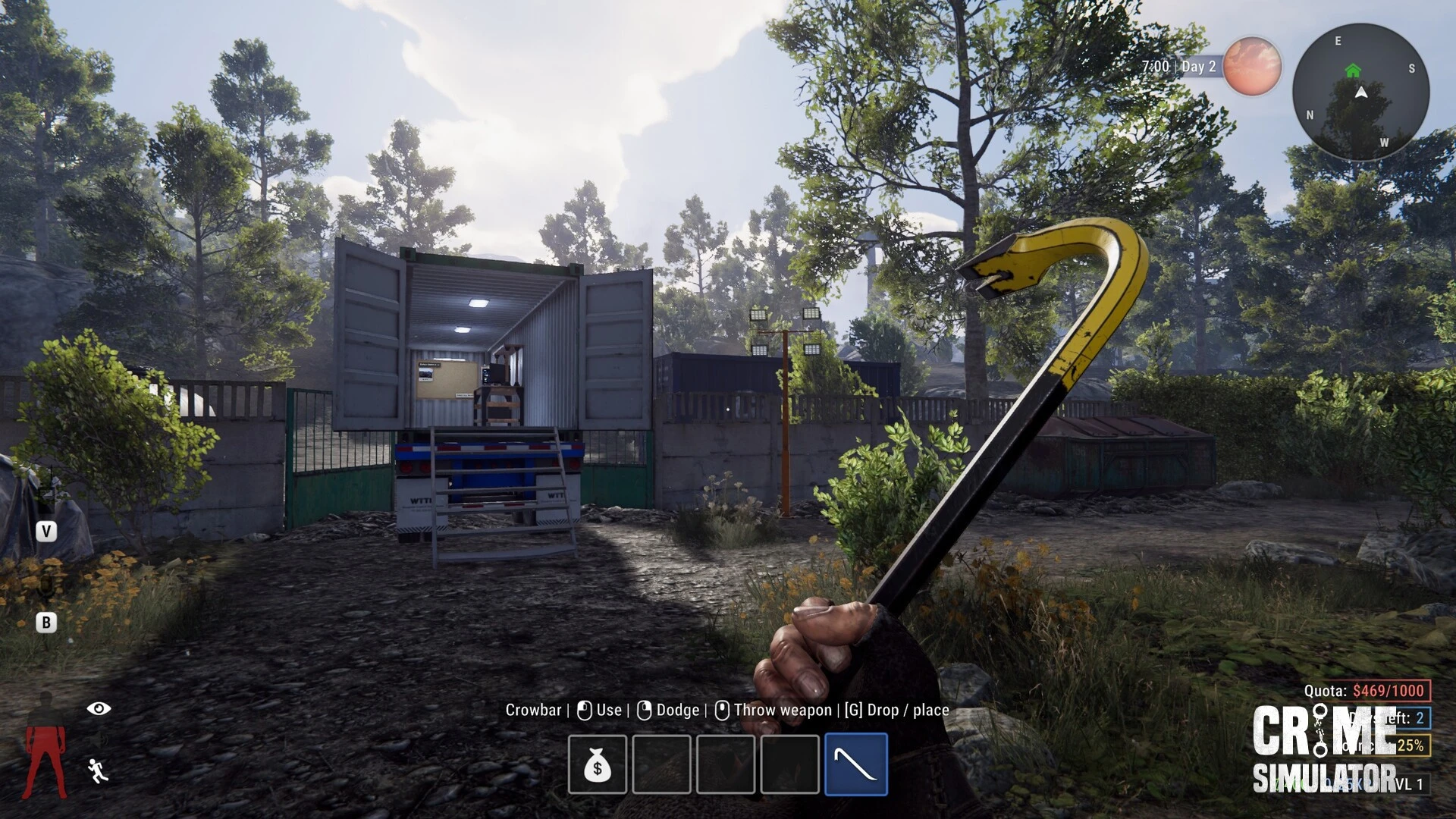Select the money bag hotbar slot

pos(598,764)
